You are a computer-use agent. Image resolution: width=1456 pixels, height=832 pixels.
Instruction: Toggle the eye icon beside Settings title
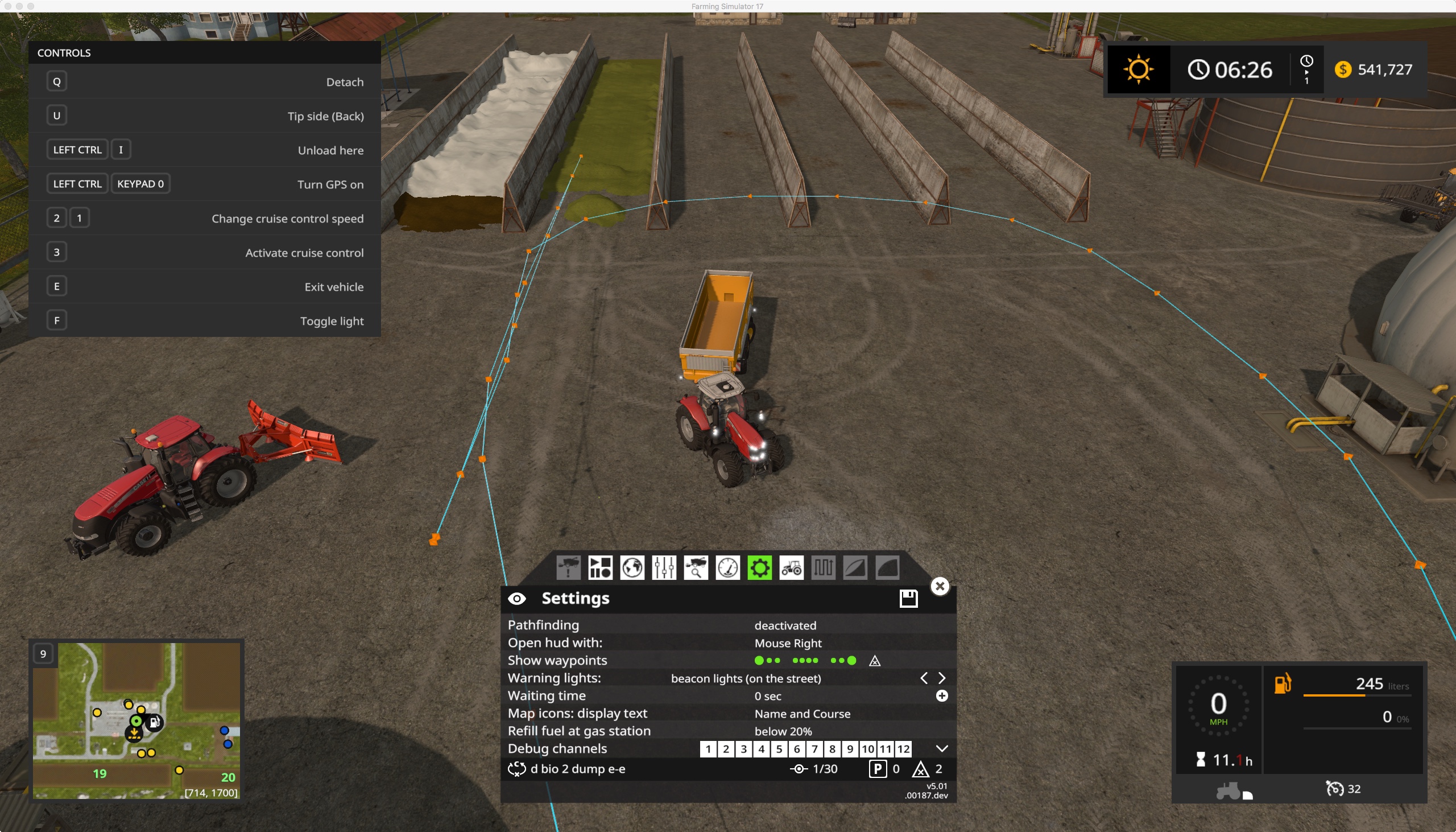click(x=518, y=598)
